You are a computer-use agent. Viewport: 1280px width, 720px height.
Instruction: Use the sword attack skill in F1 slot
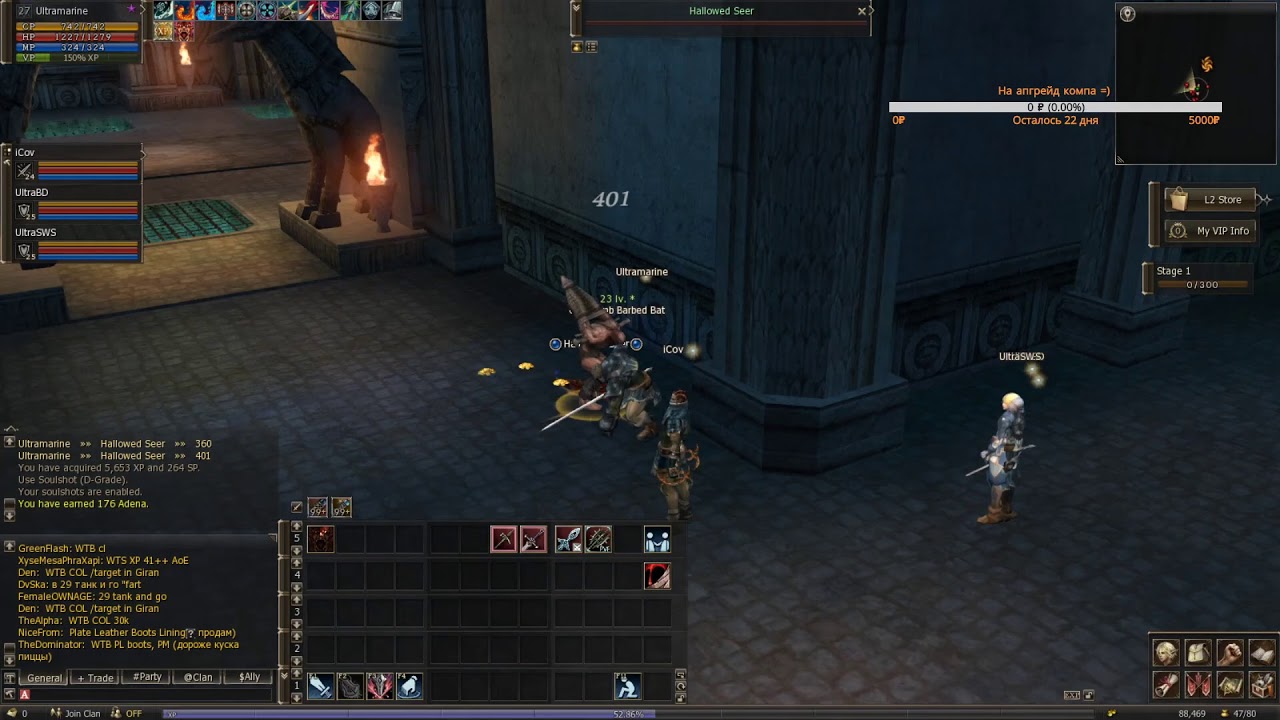point(321,687)
